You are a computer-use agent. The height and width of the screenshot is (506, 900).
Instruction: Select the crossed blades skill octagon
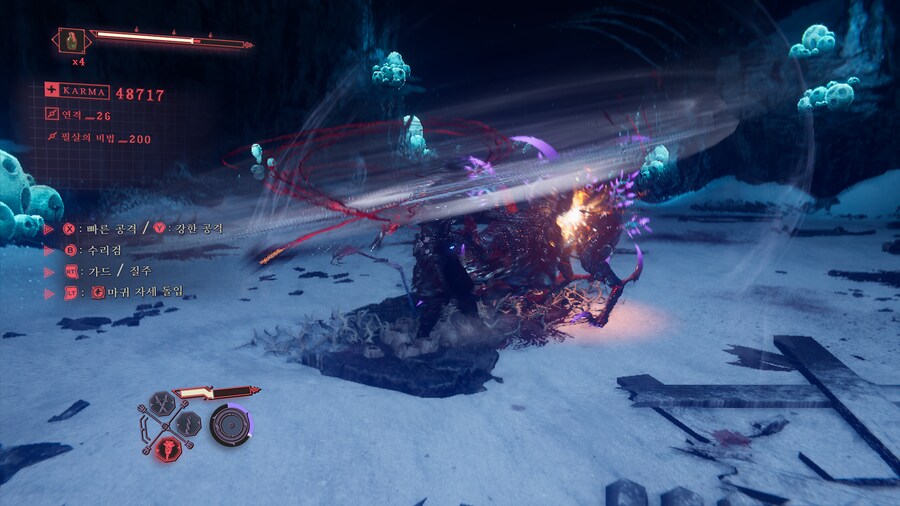(160, 403)
